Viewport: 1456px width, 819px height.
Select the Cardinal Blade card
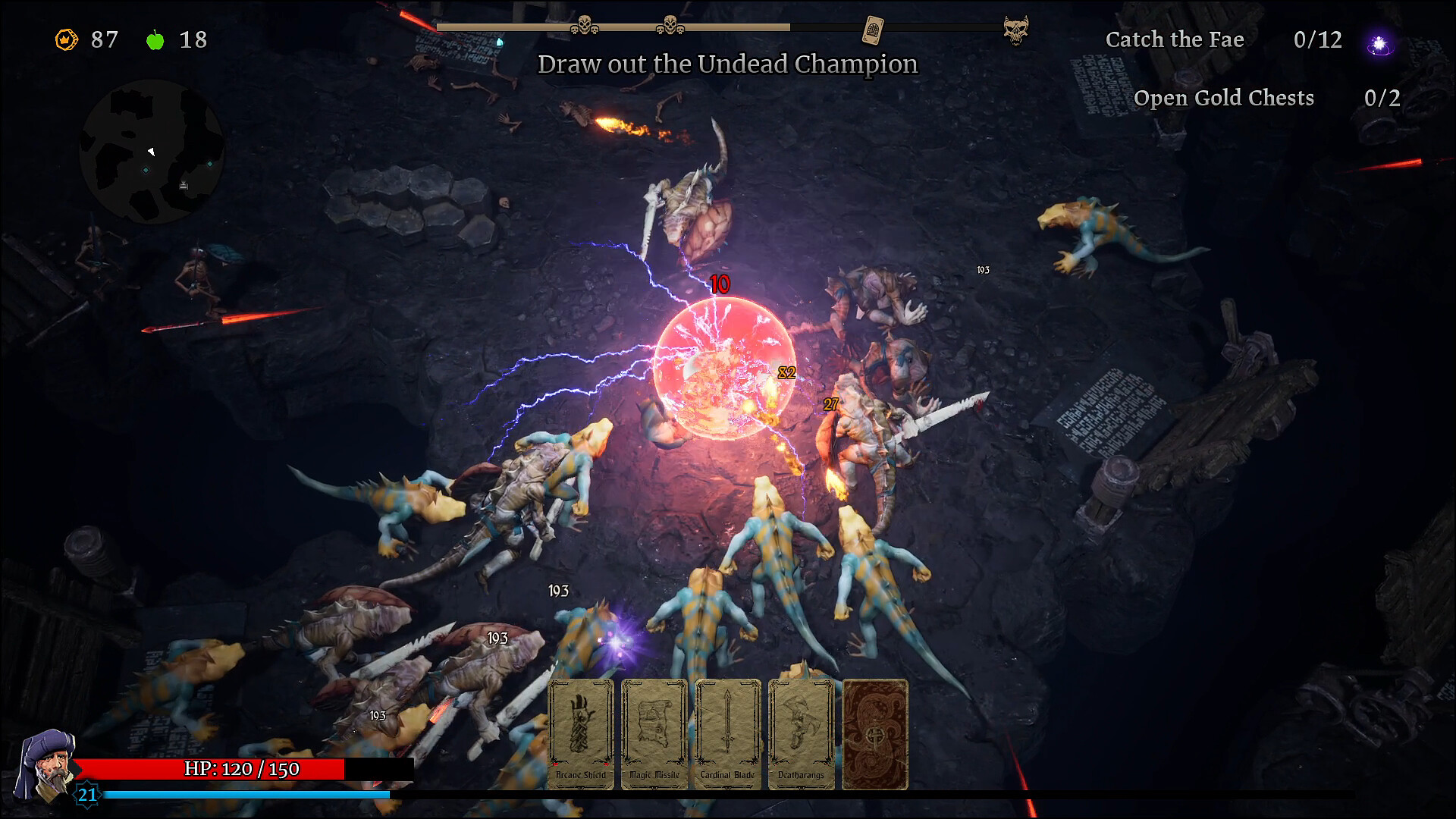click(x=726, y=732)
